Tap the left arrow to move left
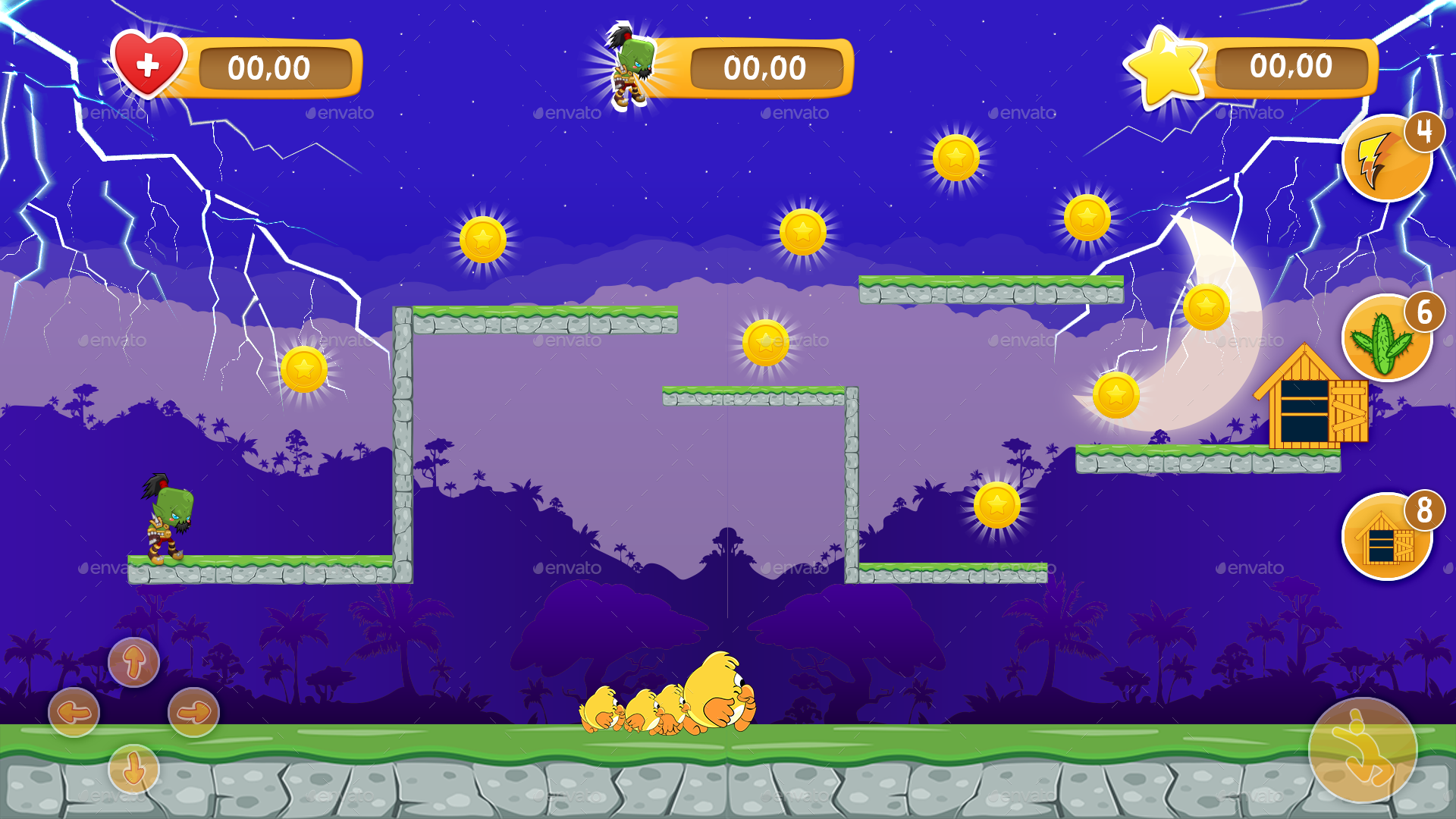 (74, 711)
